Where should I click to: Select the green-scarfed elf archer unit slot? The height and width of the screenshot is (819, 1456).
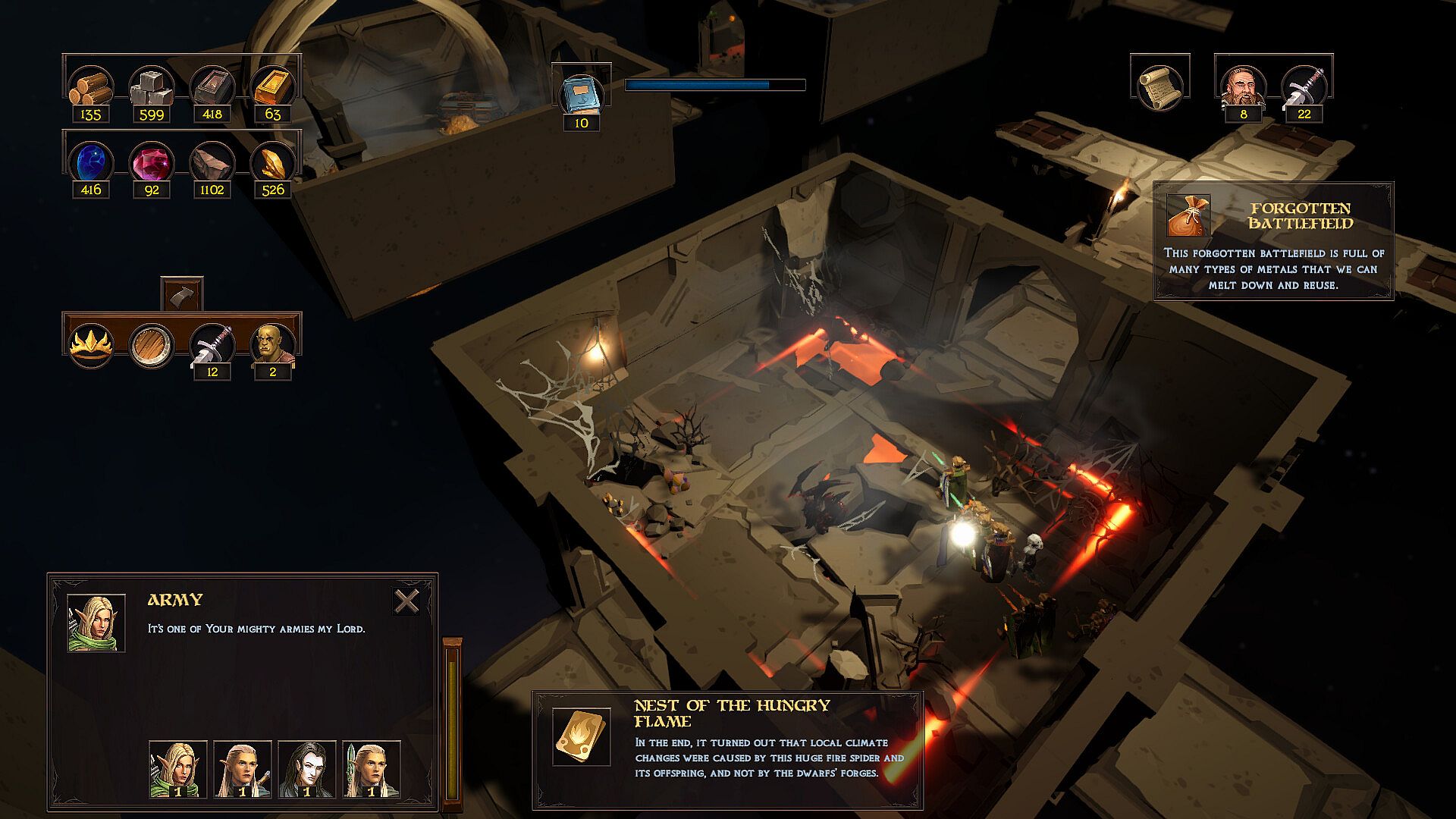[x=178, y=769]
